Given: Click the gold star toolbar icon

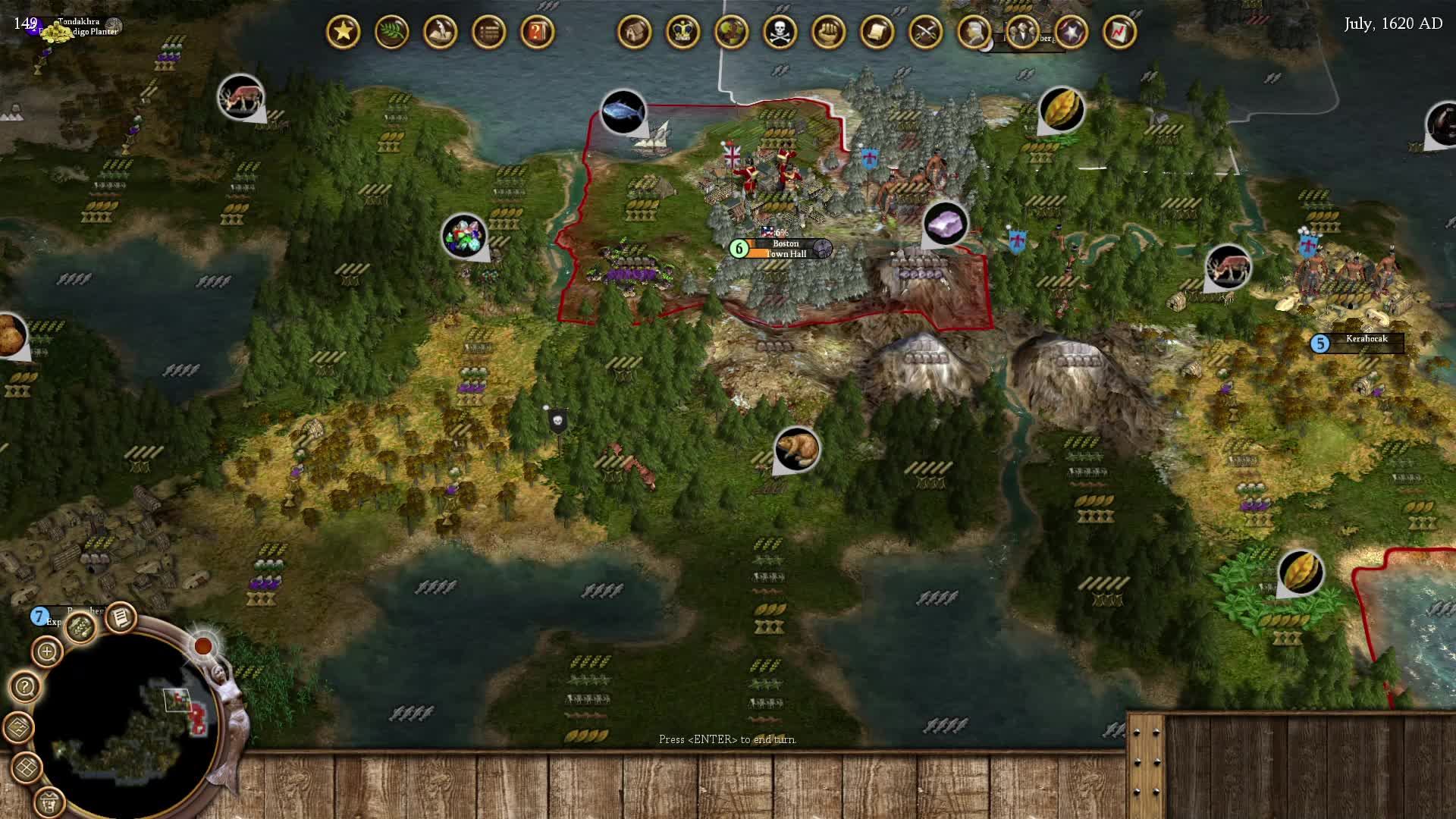Looking at the screenshot, I should click(343, 32).
